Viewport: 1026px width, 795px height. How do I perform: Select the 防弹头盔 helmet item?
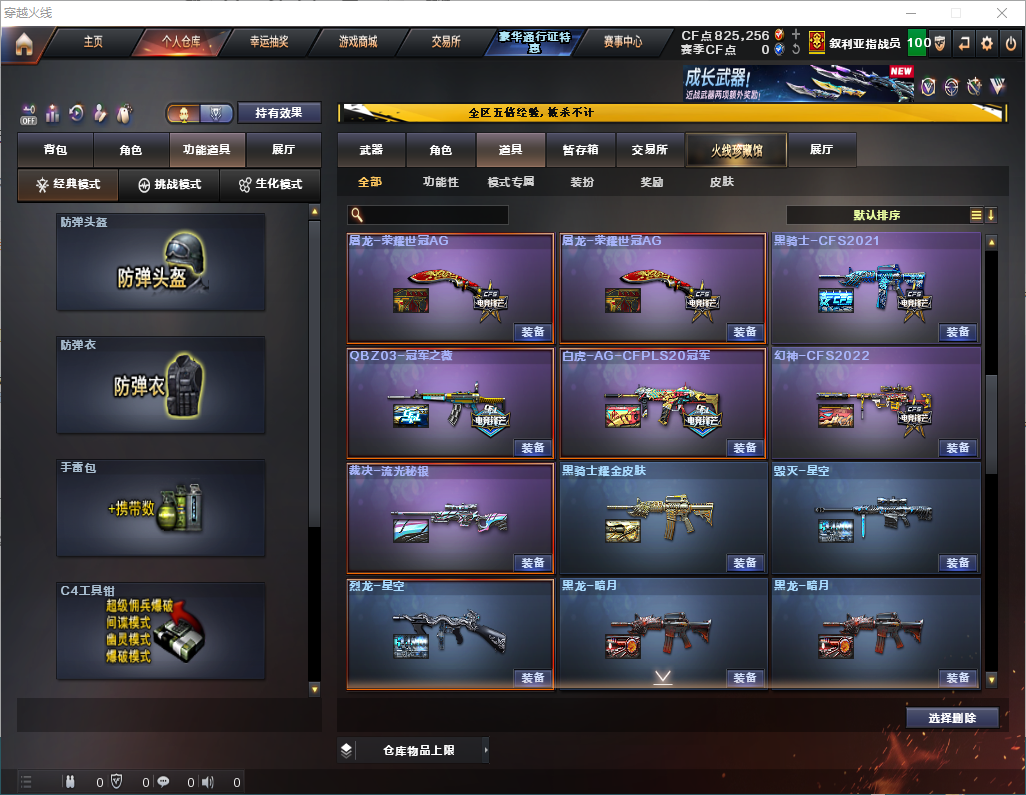[x=161, y=262]
